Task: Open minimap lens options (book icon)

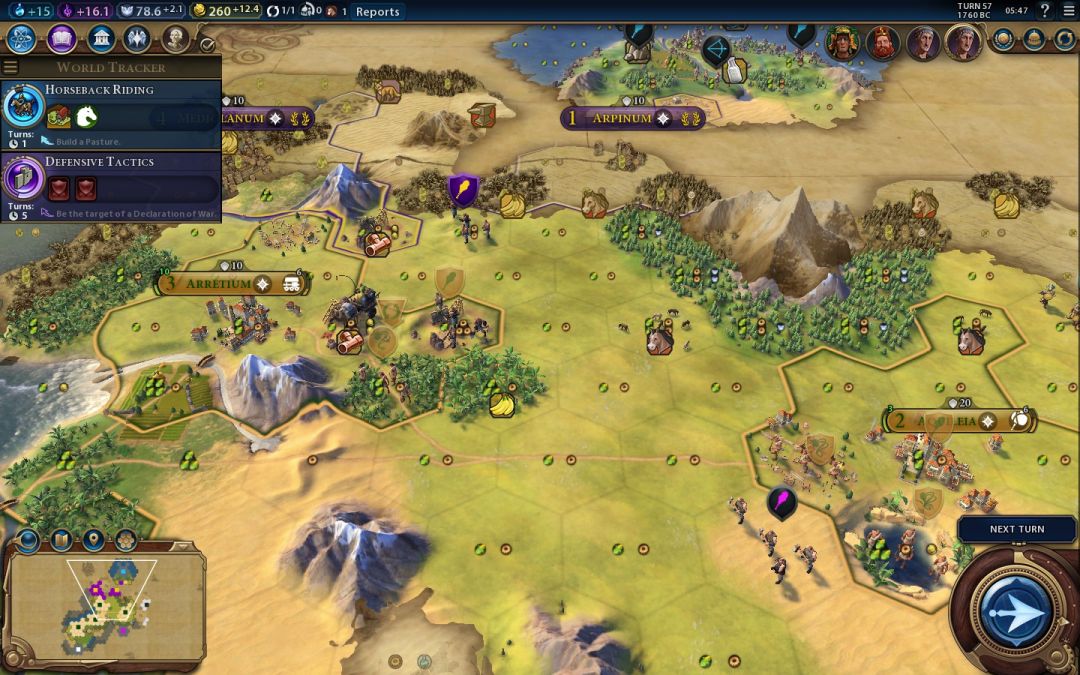Action: click(x=60, y=541)
